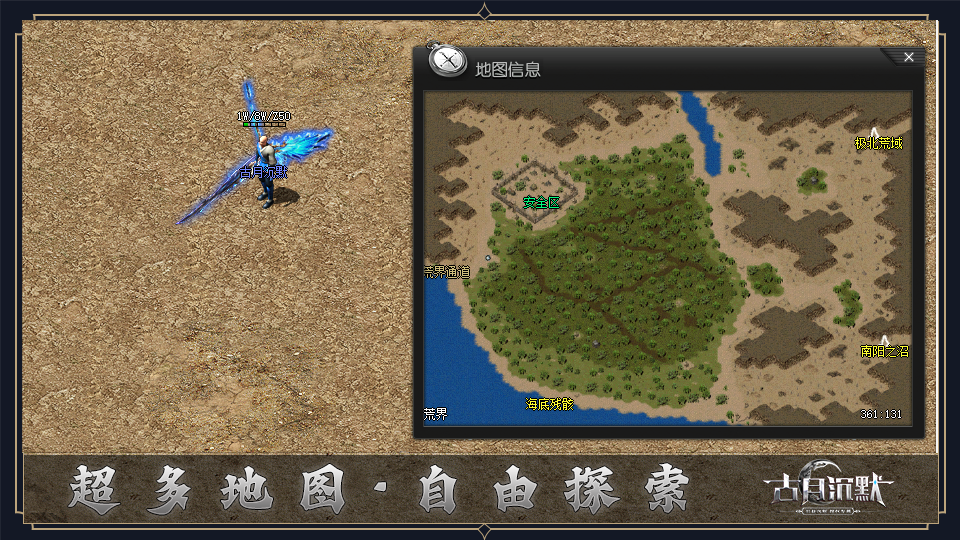This screenshot has width=960, height=540.
Task: Click the 荒界通道 passage marker
Action: tap(447, 271)
